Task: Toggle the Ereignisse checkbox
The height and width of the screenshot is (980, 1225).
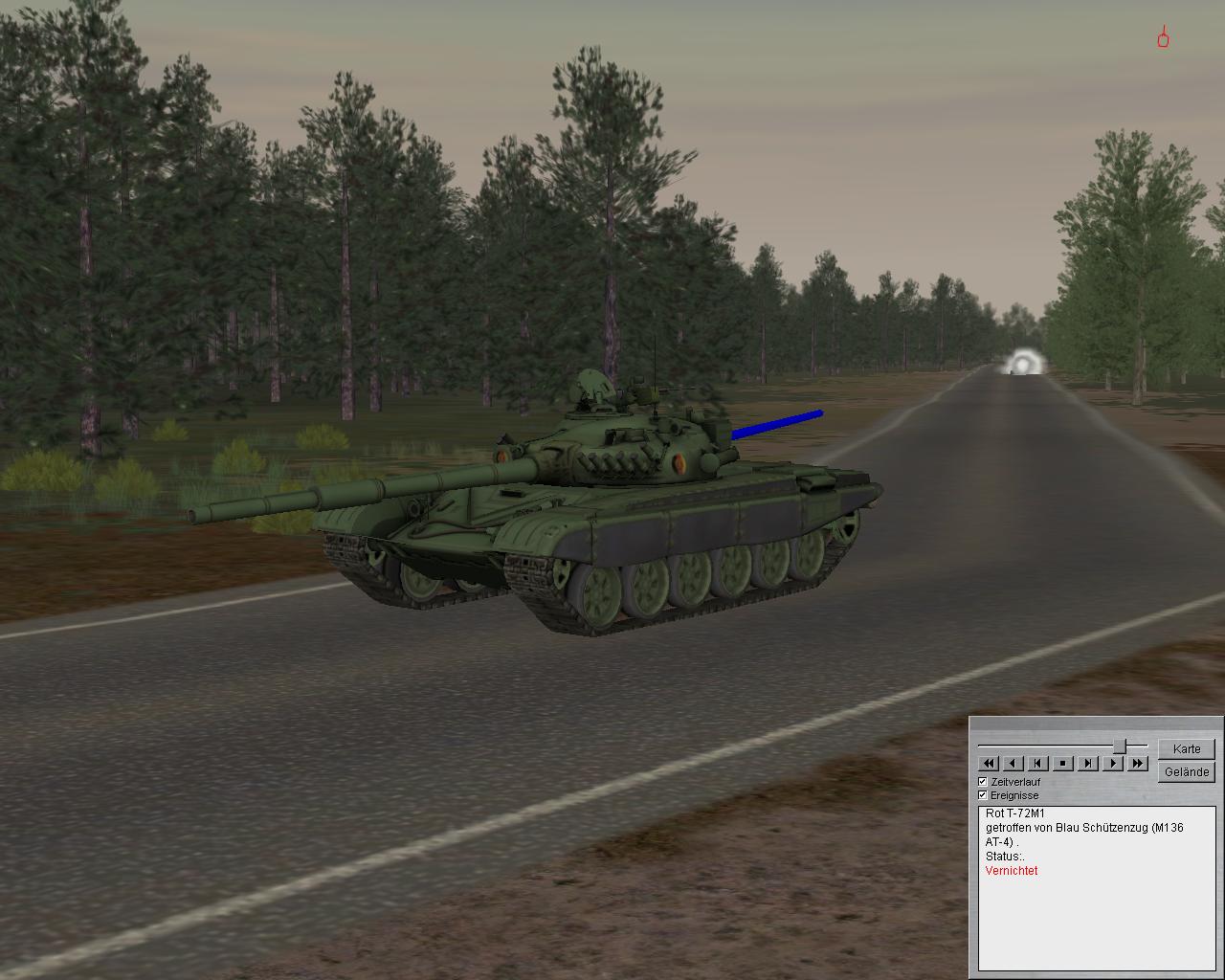Action: [983, 795]
